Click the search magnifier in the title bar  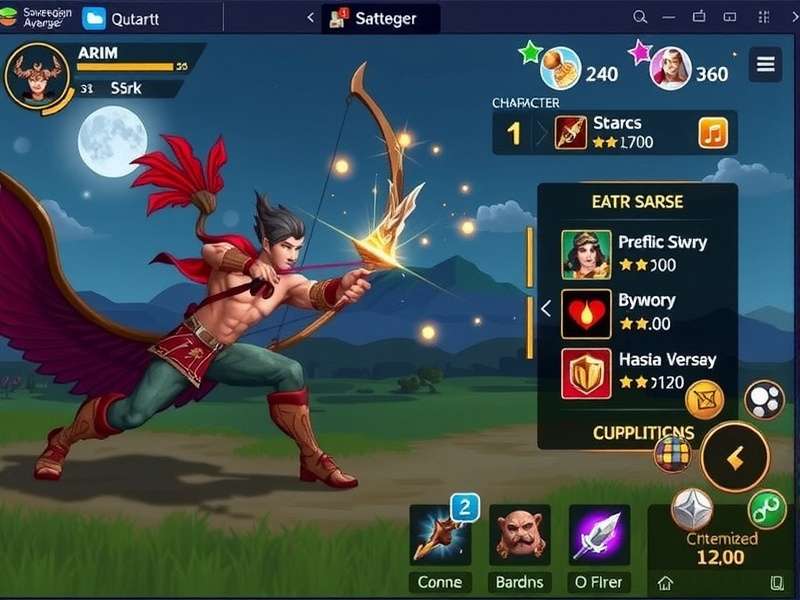(x=641, y=17)
